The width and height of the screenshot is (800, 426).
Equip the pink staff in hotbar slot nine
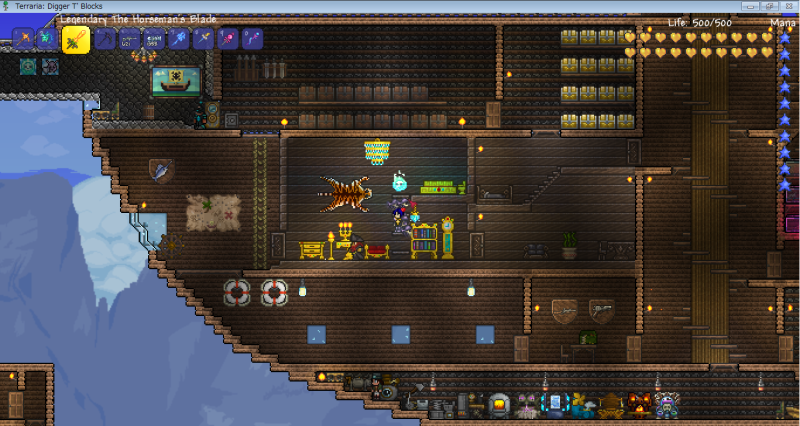click(229, 40)
